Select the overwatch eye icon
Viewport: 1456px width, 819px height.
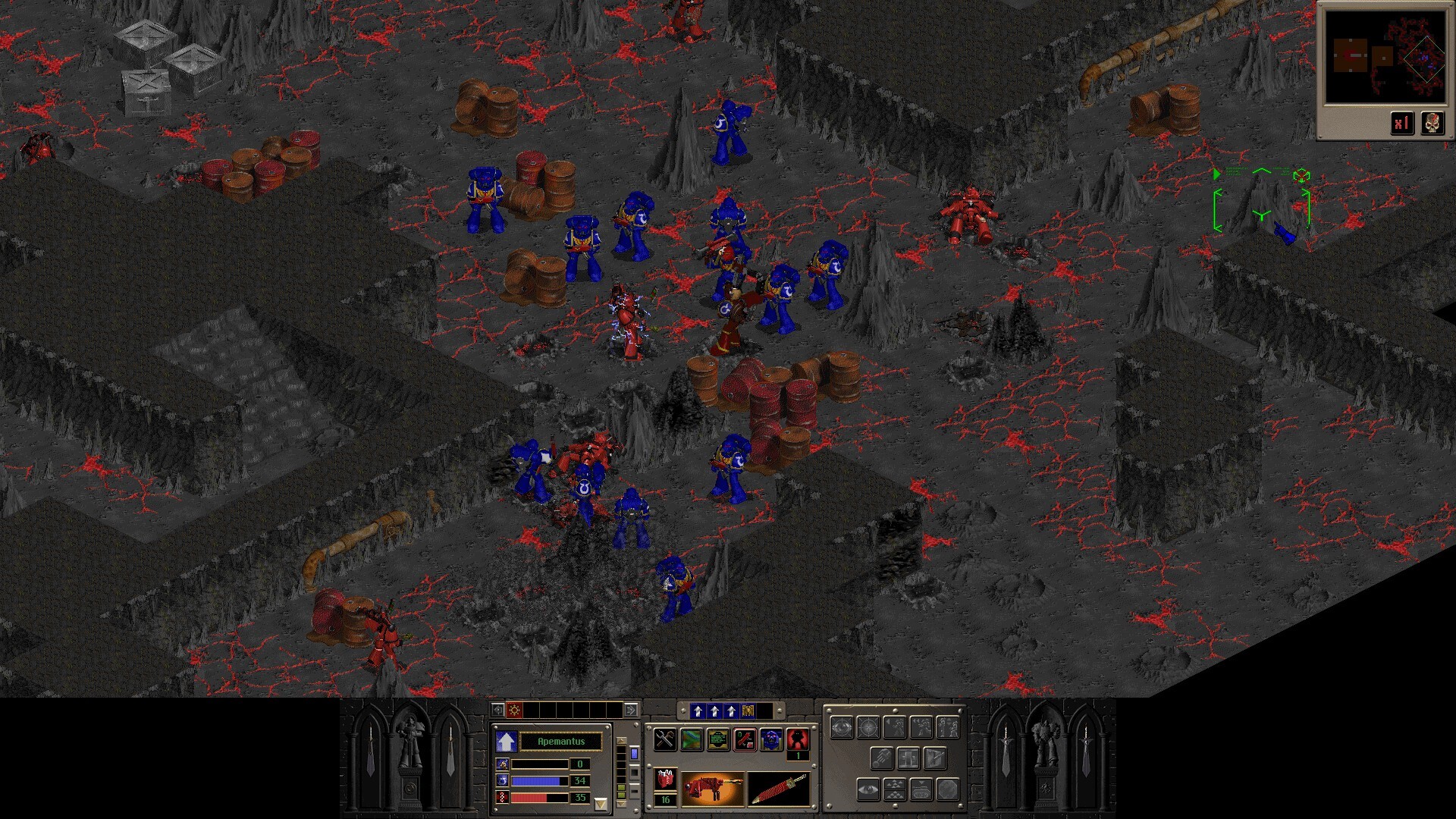[x=842, y=727]
